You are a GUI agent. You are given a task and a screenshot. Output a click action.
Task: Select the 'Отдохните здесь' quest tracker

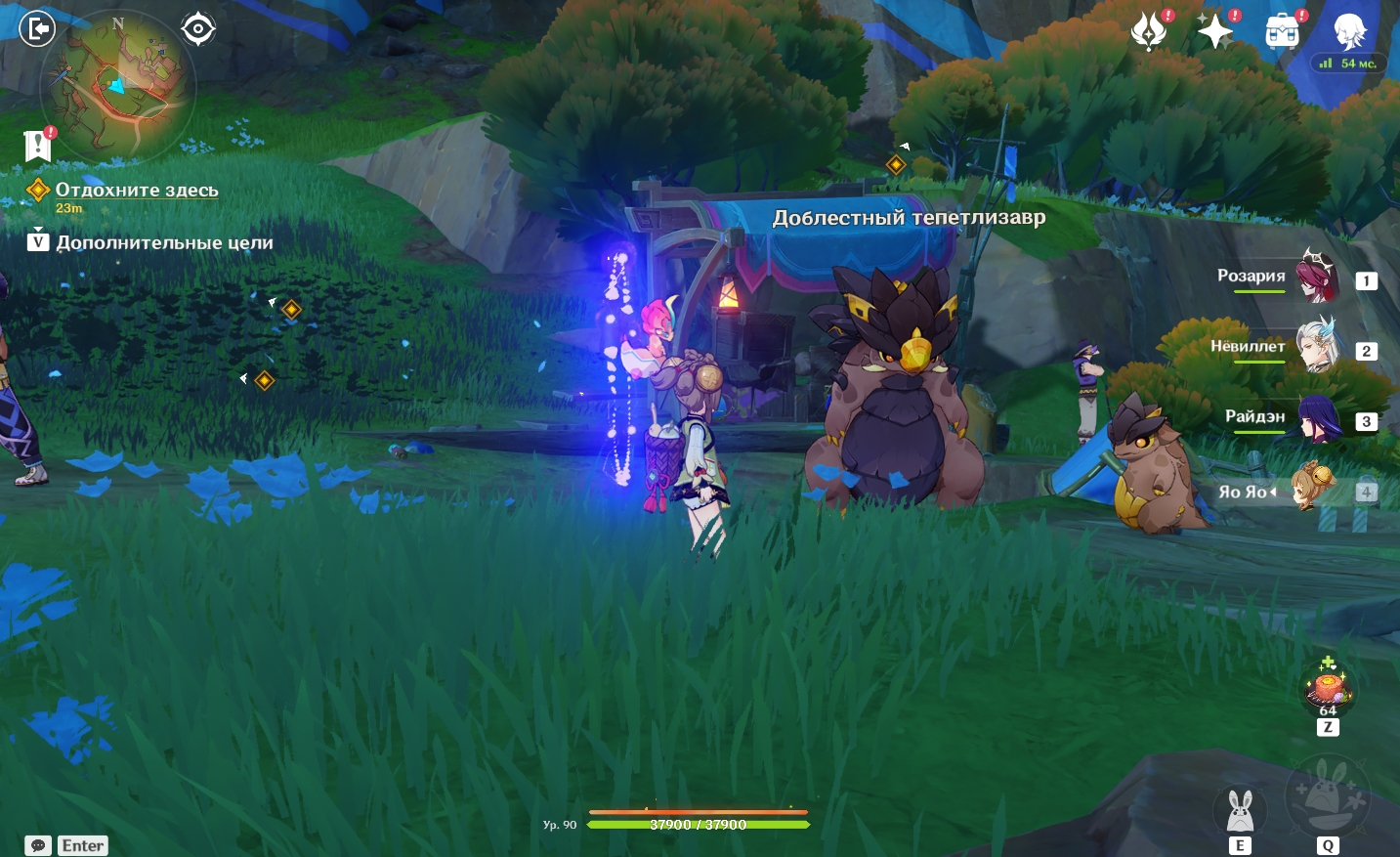click(136, 191)
